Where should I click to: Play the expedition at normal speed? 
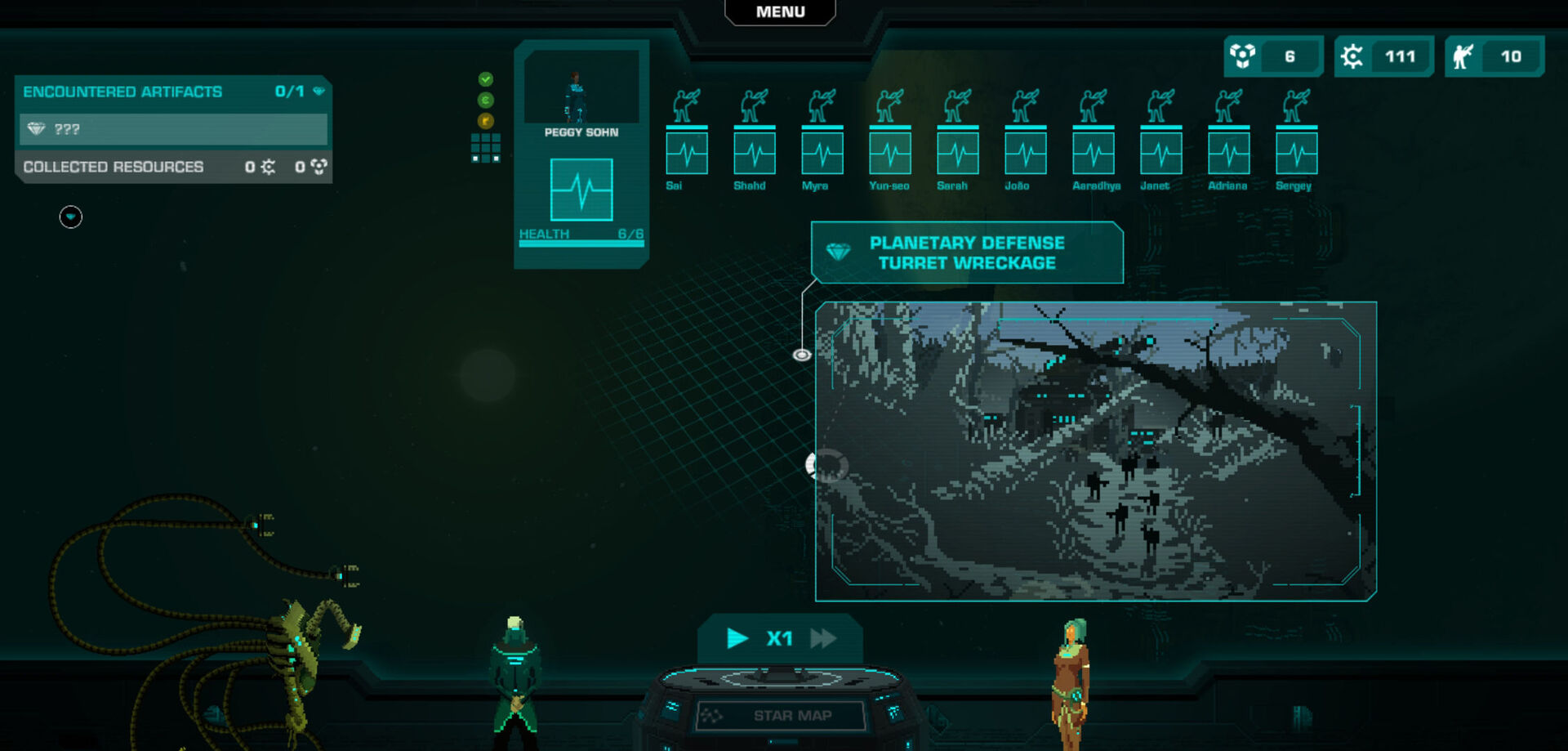click(737, 638)
